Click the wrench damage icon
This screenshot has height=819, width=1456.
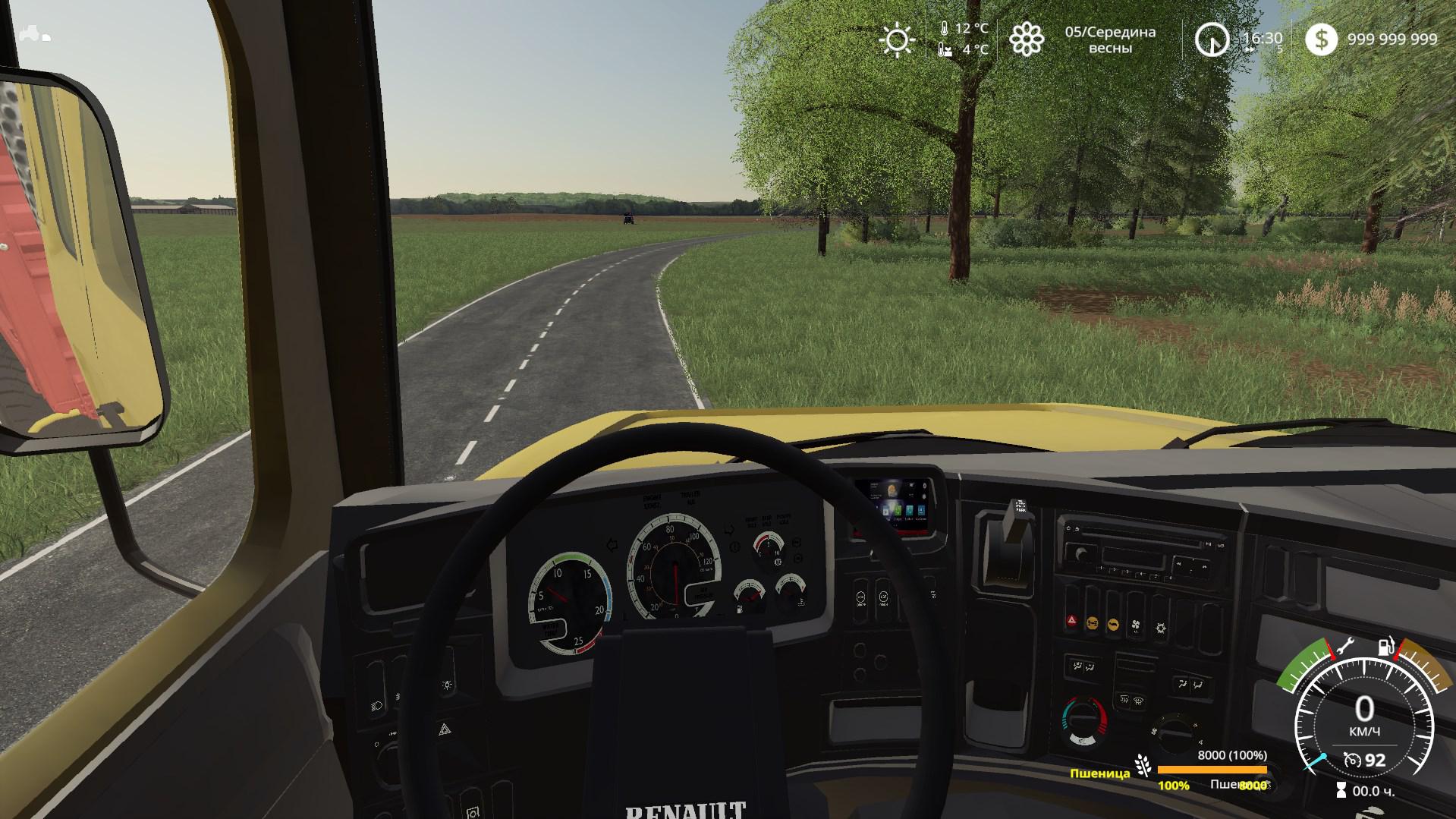point(1346,647)
